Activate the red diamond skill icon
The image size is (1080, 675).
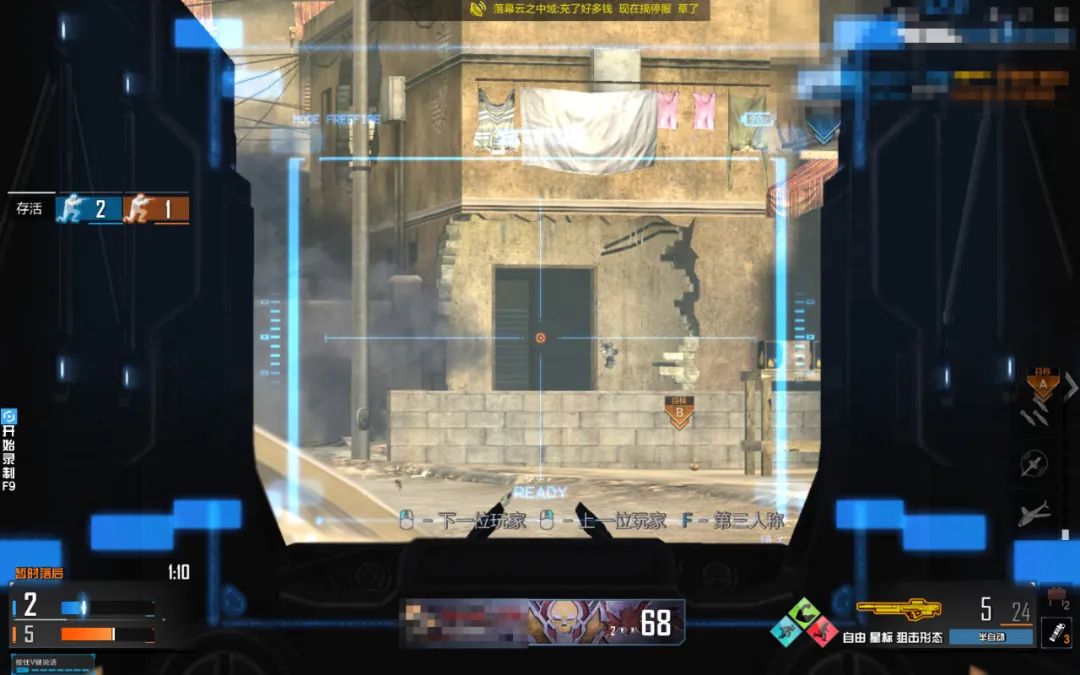[822, 631]
